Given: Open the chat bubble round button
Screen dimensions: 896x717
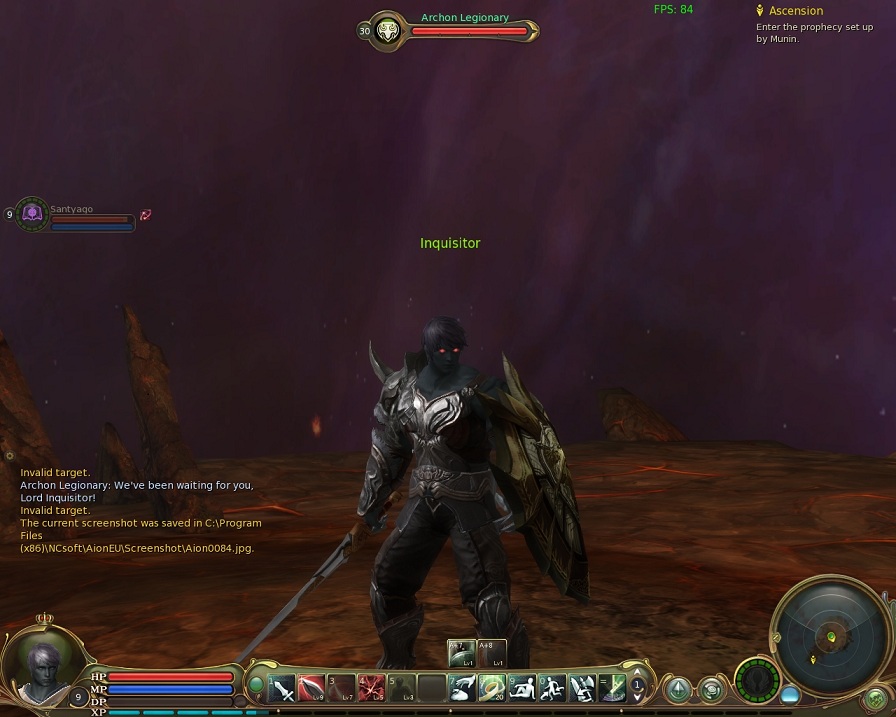Looking at the screenshot, I should [711, 689].
